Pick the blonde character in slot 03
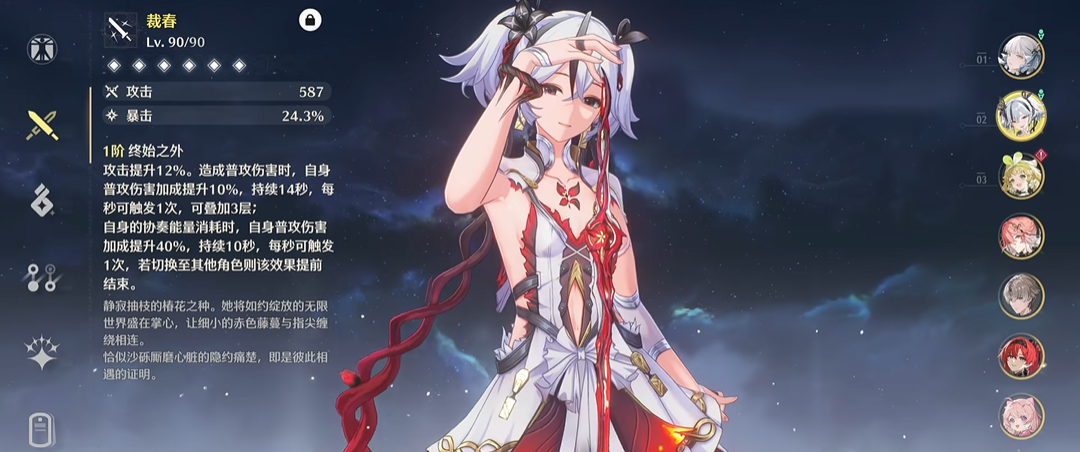This screenshot has height=452, width=1080. coord(1021,176)
